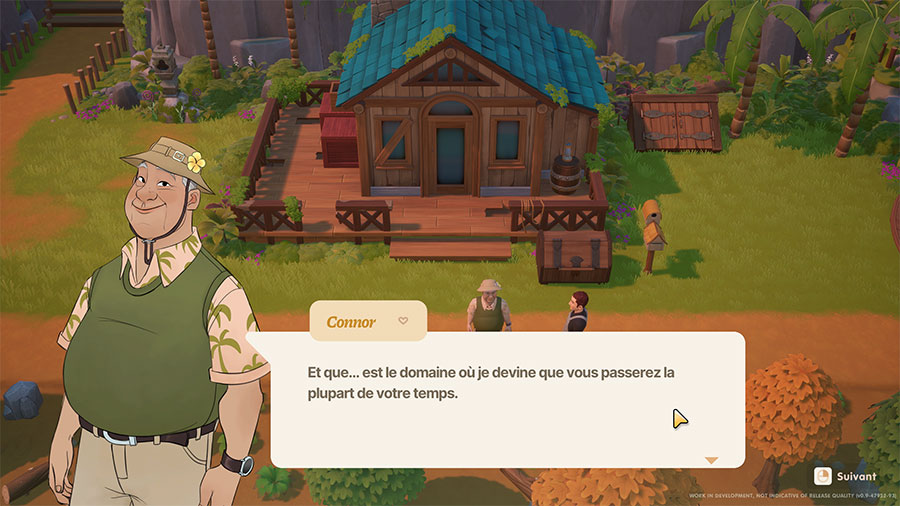900x506 pixels.
Task: Click the heart icon beside Connor's name
Action: point(403,321)
